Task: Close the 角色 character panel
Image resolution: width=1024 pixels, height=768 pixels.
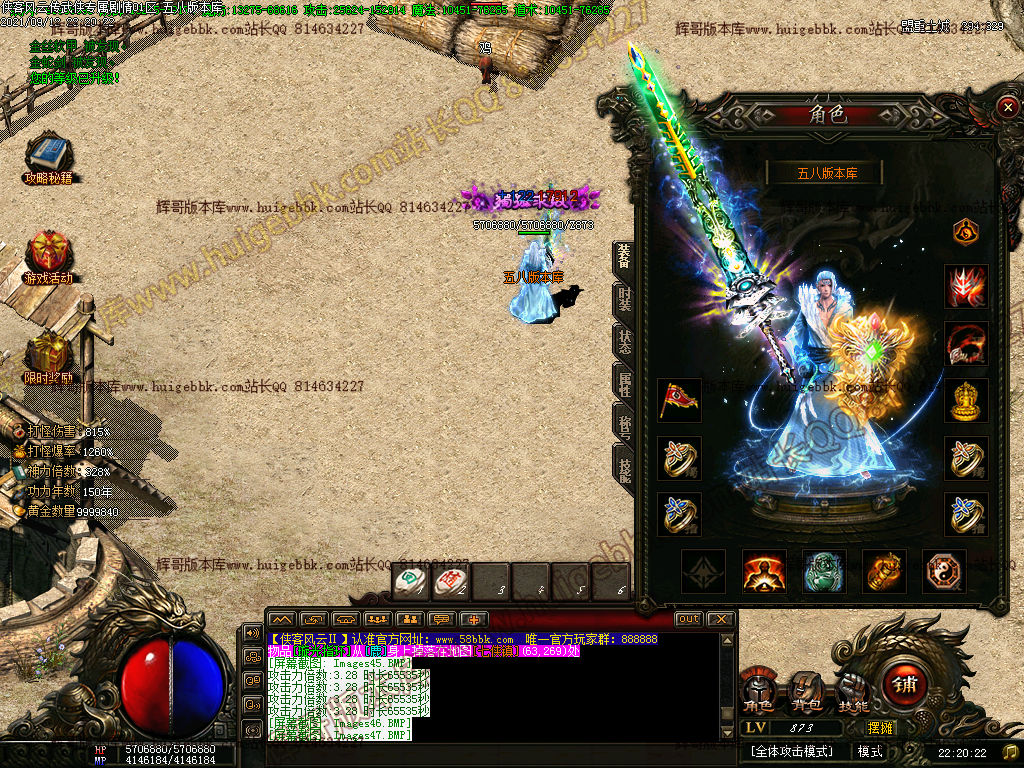Action: pos(1006,107)
